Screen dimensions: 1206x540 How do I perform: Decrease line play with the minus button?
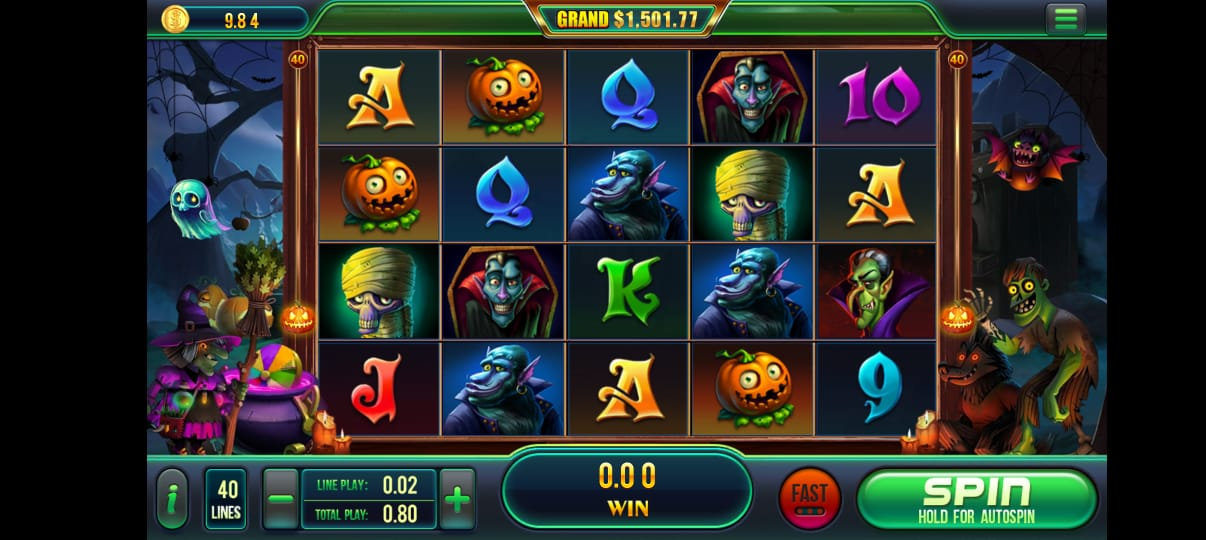281,498
